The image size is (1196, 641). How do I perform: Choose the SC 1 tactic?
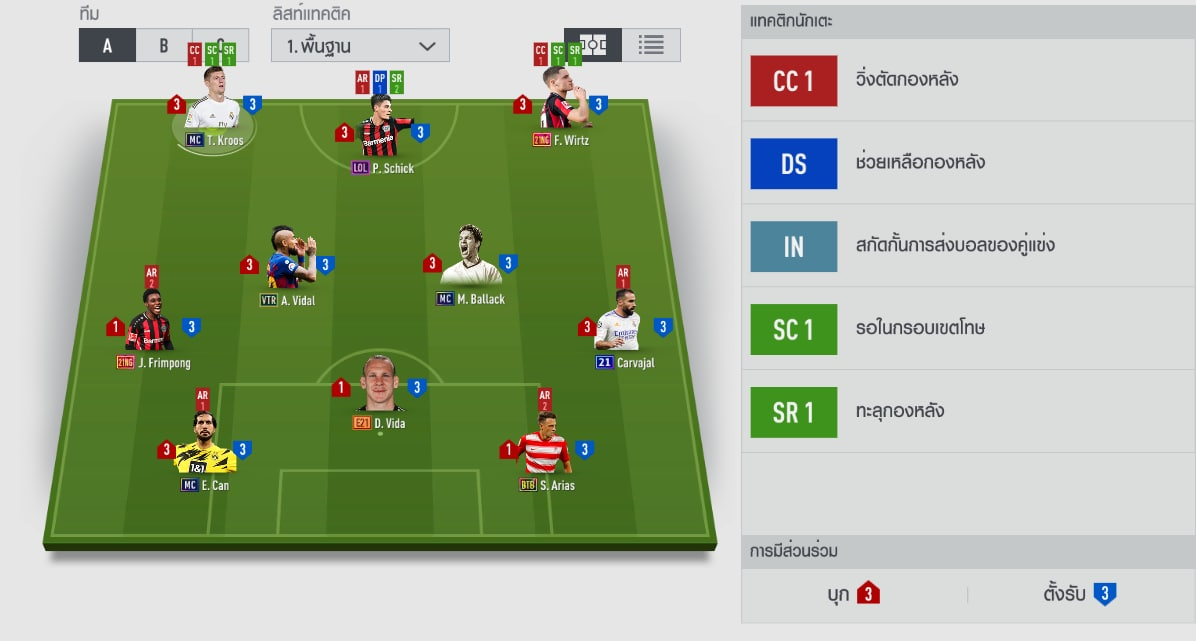pyautogui.click(x=794, y=330)
